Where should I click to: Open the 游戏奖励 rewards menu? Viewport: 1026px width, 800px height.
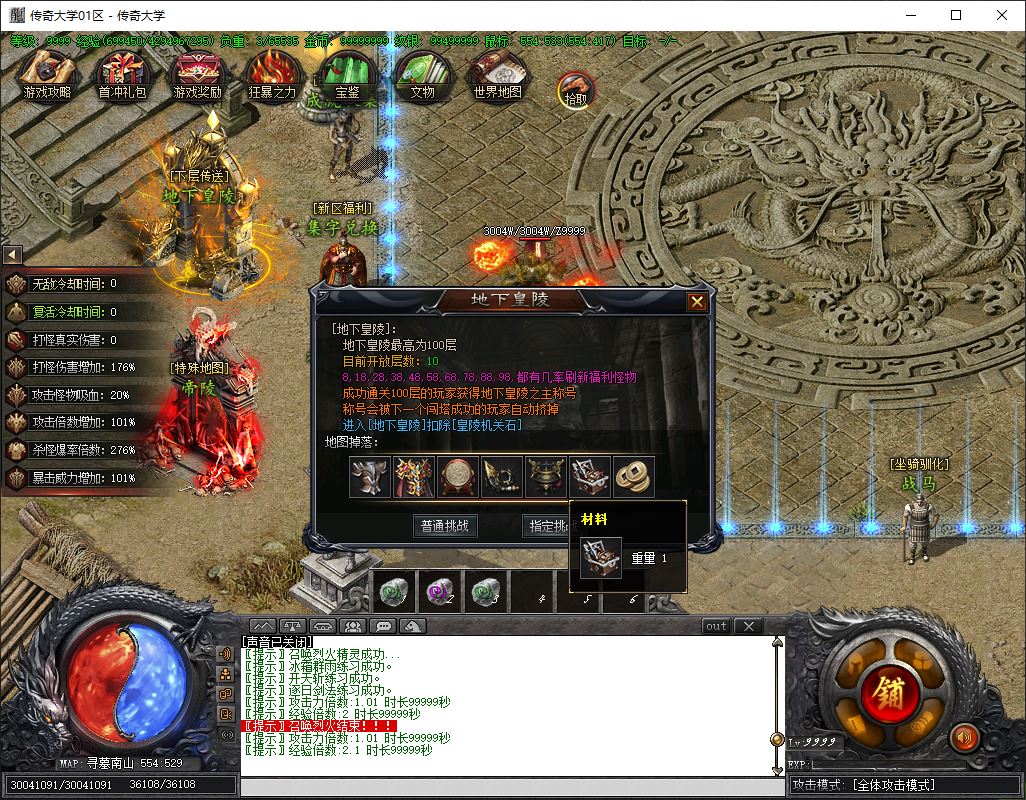coord(197,76)
